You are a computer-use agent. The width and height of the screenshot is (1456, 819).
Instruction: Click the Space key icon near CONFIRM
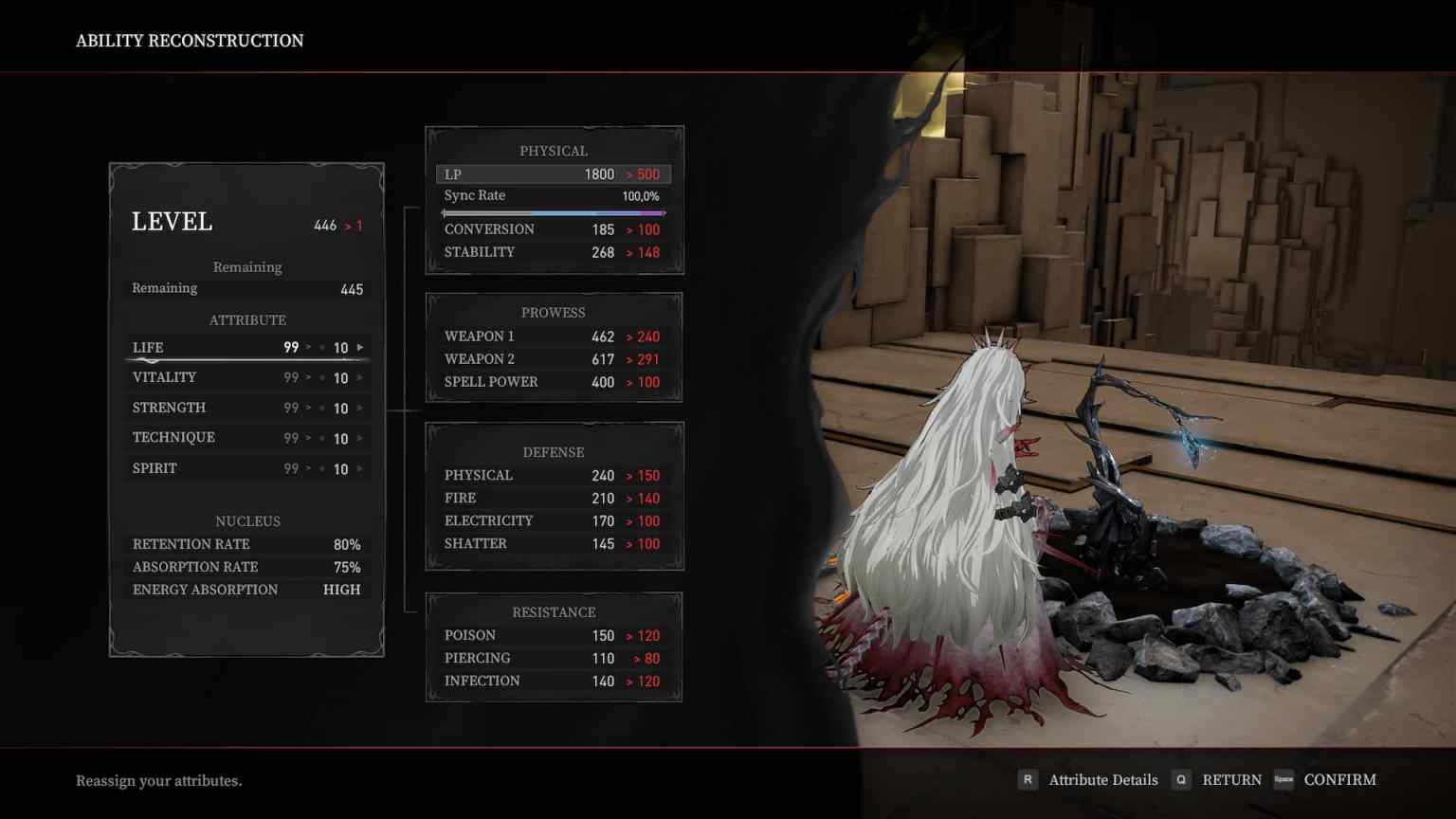point(1285,779)
